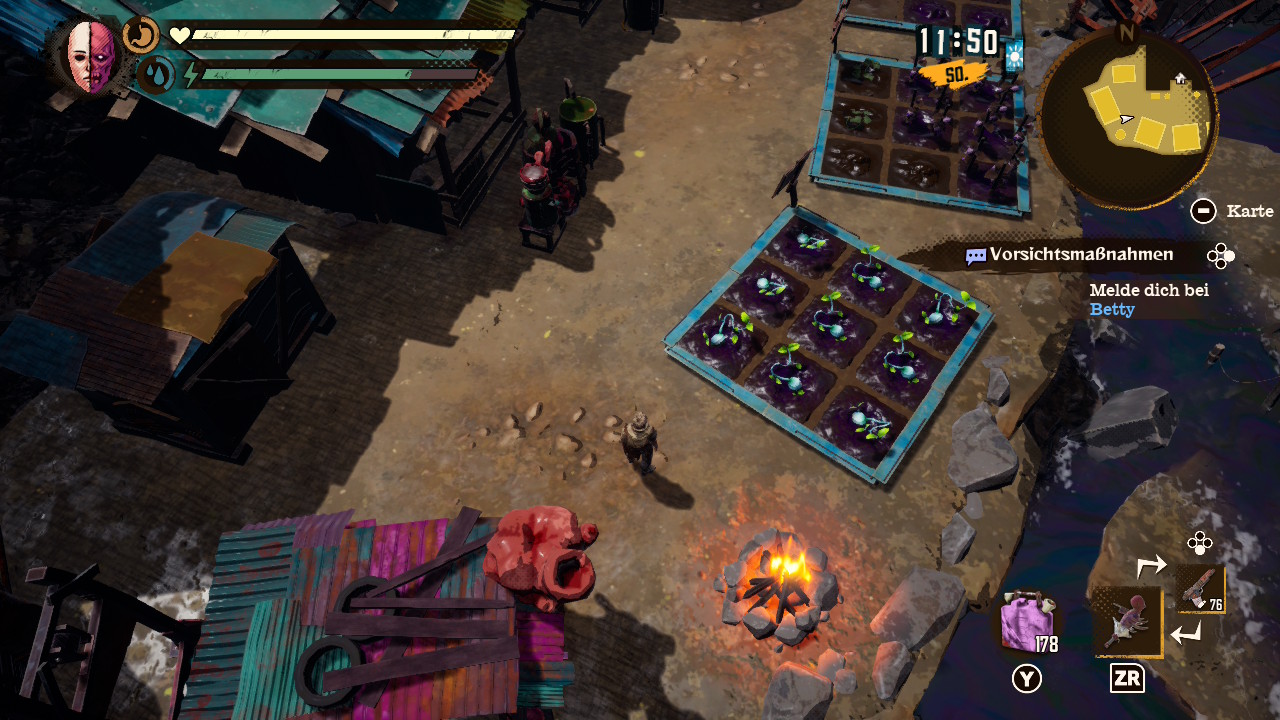The image size is (1280, 720).
Task: Select the Vorsichtsmaßnahmen quest tracker
Action: coord(1069,255)
